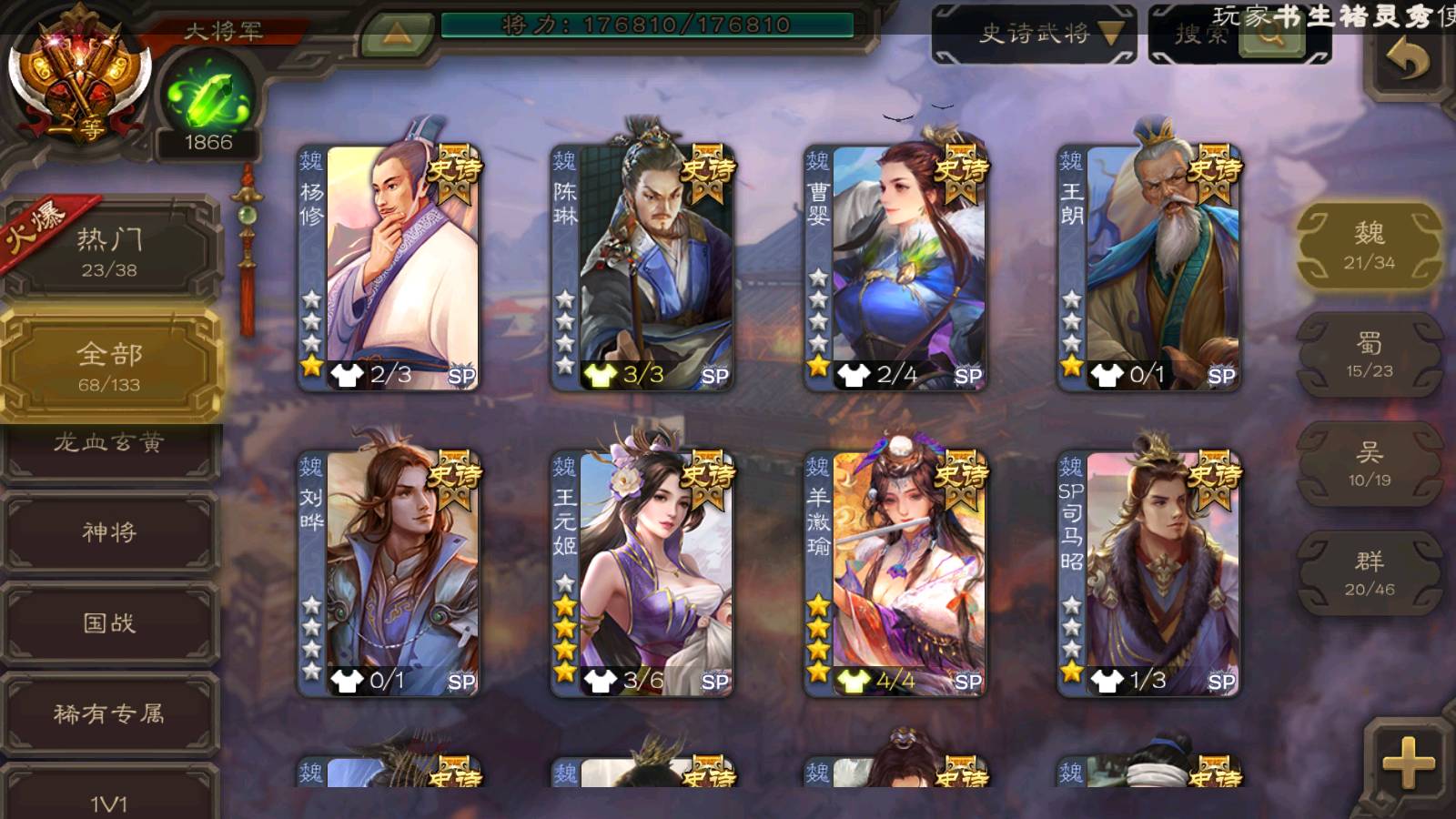This screenshot has height=819, width=1456.
Task: Select the 陈琳 general card
Action: [x=642, y=268]
